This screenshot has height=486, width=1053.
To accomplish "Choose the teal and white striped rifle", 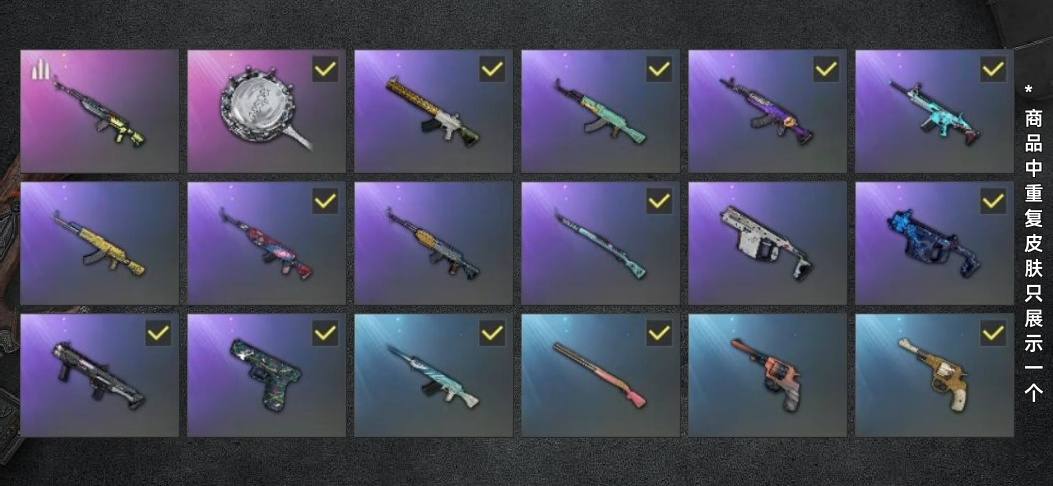I will (x=433, y=376).
